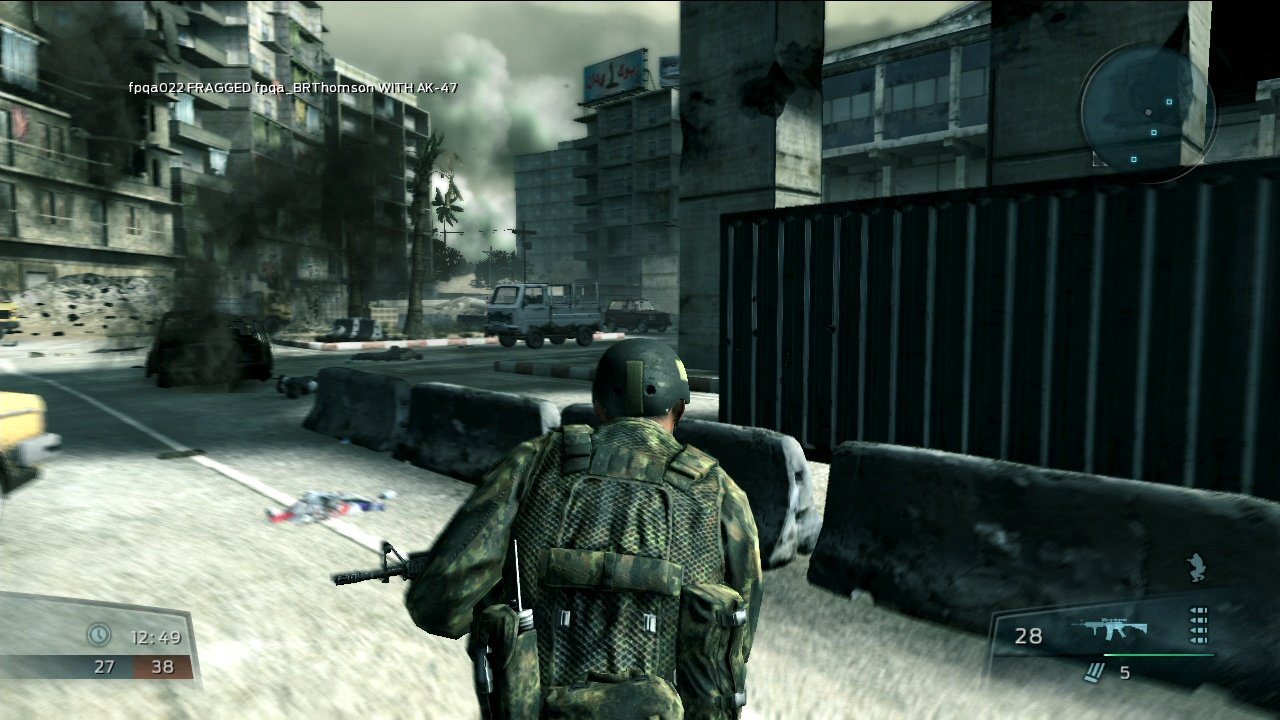Click the green health bar under ammo count
Image resolution: width=1280 pixels, height=720 pixels.
pos(1160,655)
